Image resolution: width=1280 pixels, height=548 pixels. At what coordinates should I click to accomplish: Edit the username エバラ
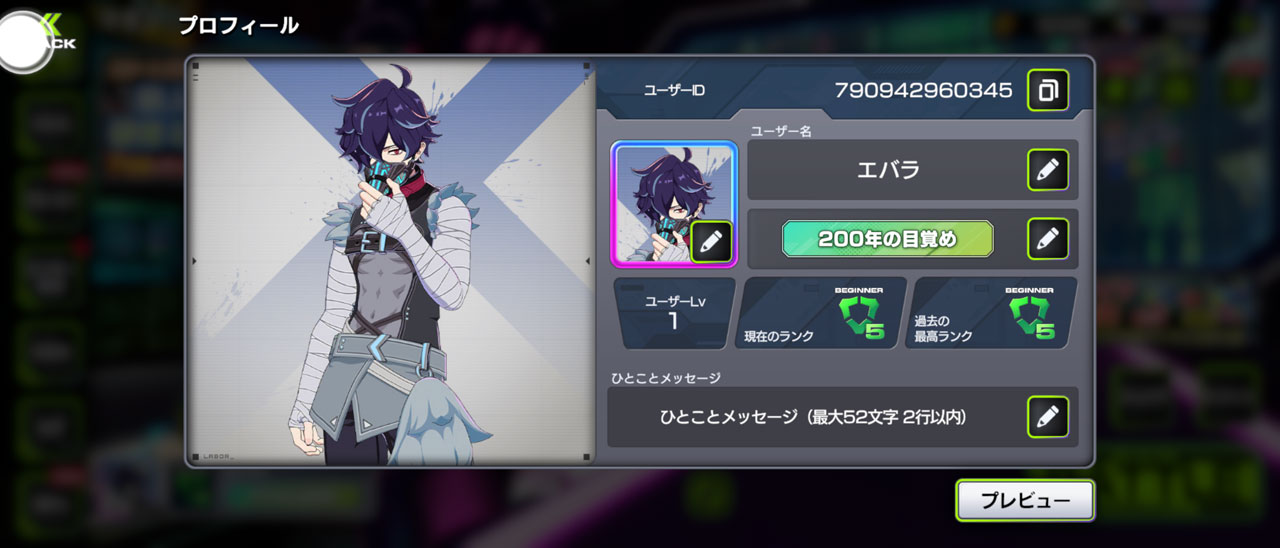point(1047,170)
